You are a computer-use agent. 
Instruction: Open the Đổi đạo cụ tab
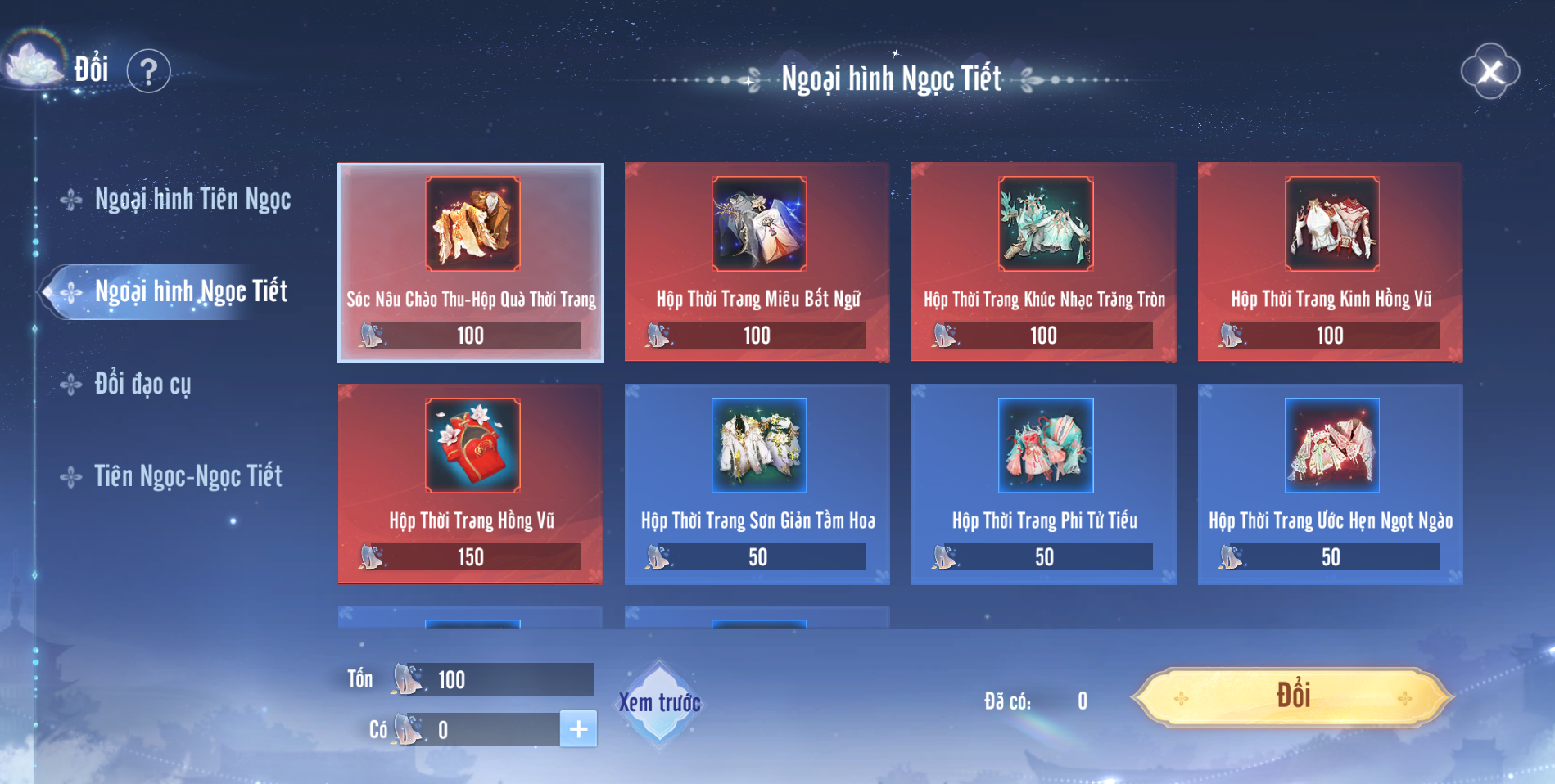142,384
